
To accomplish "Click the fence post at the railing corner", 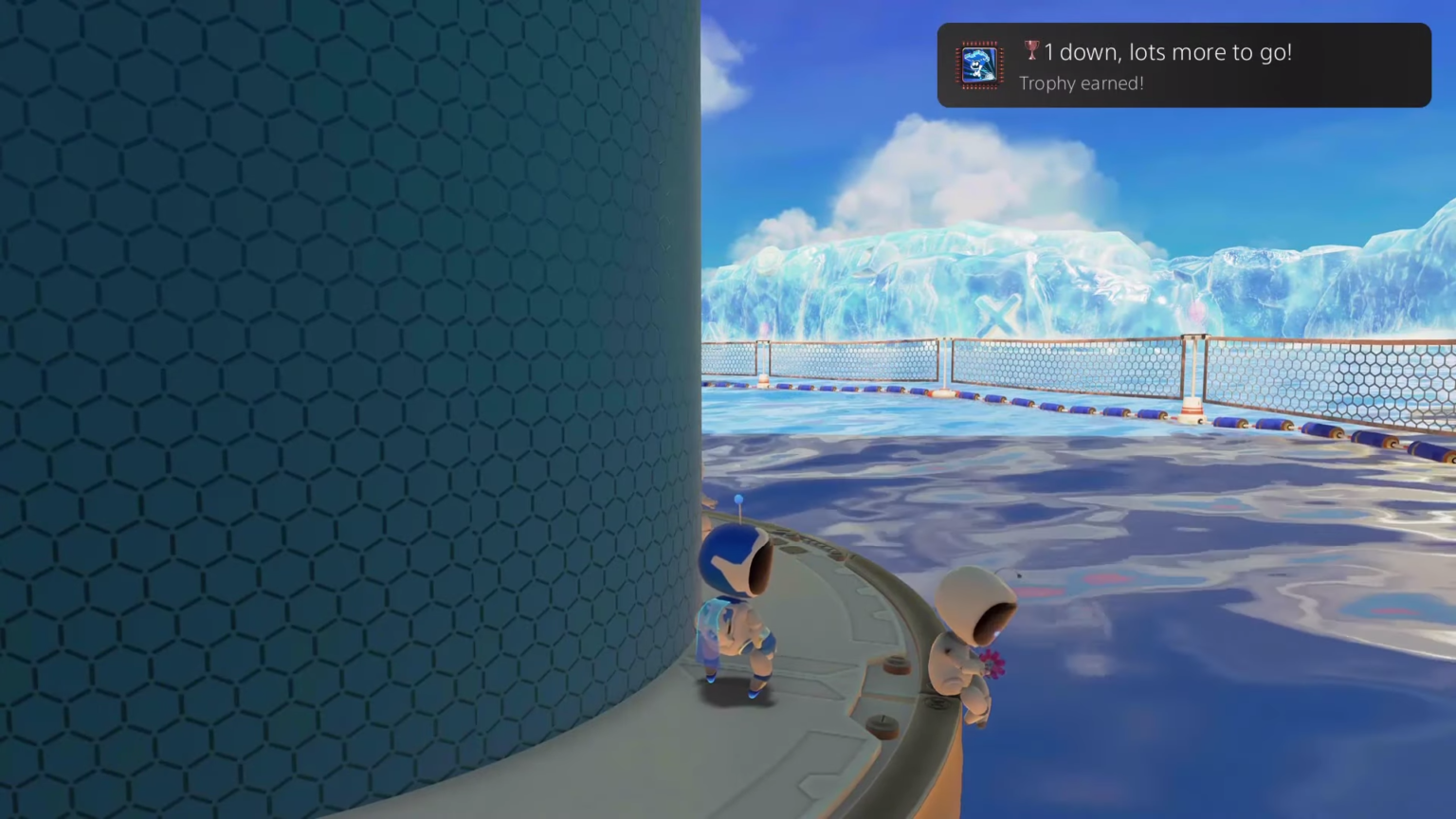I will (1193, 379).
